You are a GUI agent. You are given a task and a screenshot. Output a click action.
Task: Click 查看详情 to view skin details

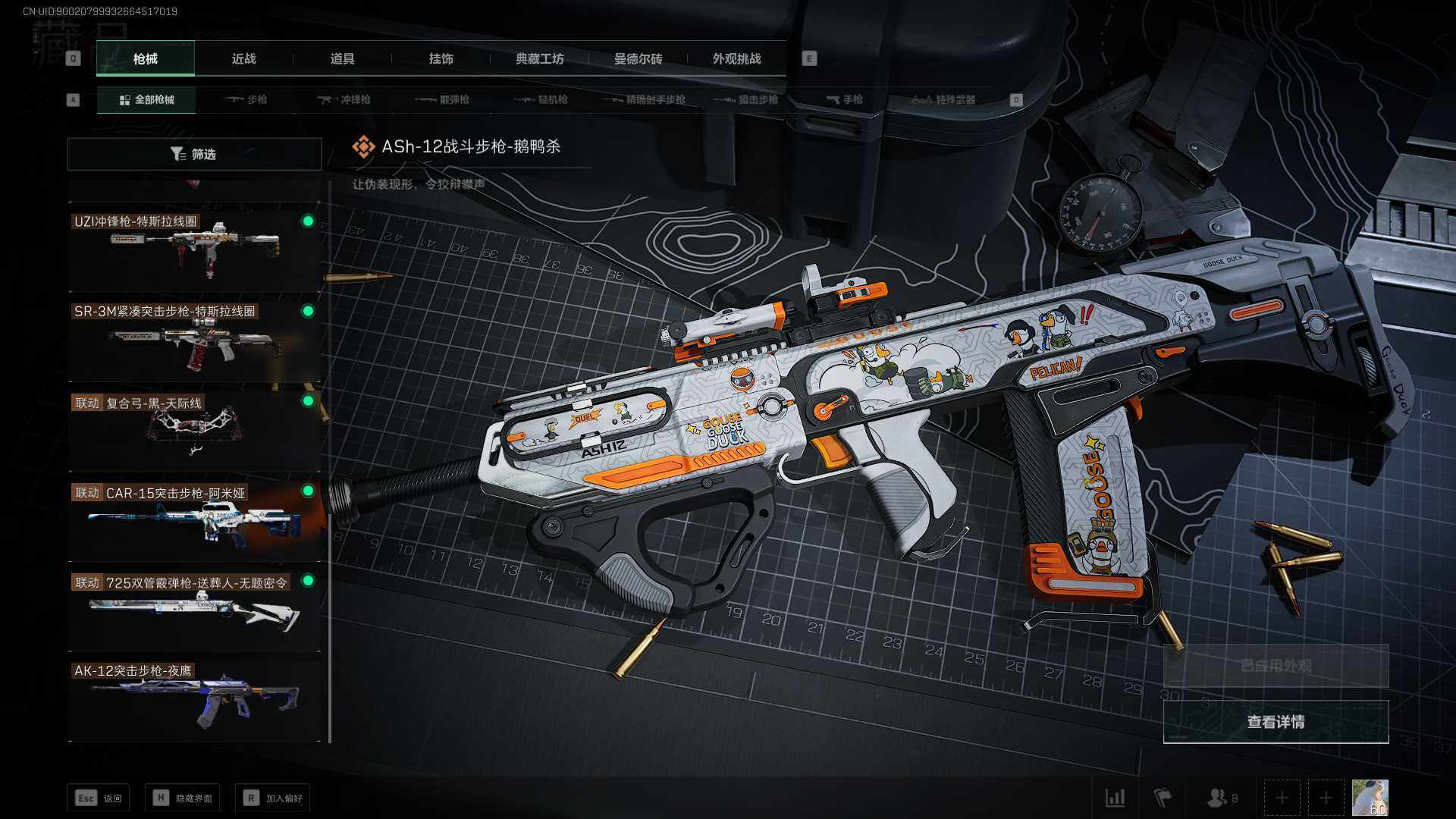1276,722
